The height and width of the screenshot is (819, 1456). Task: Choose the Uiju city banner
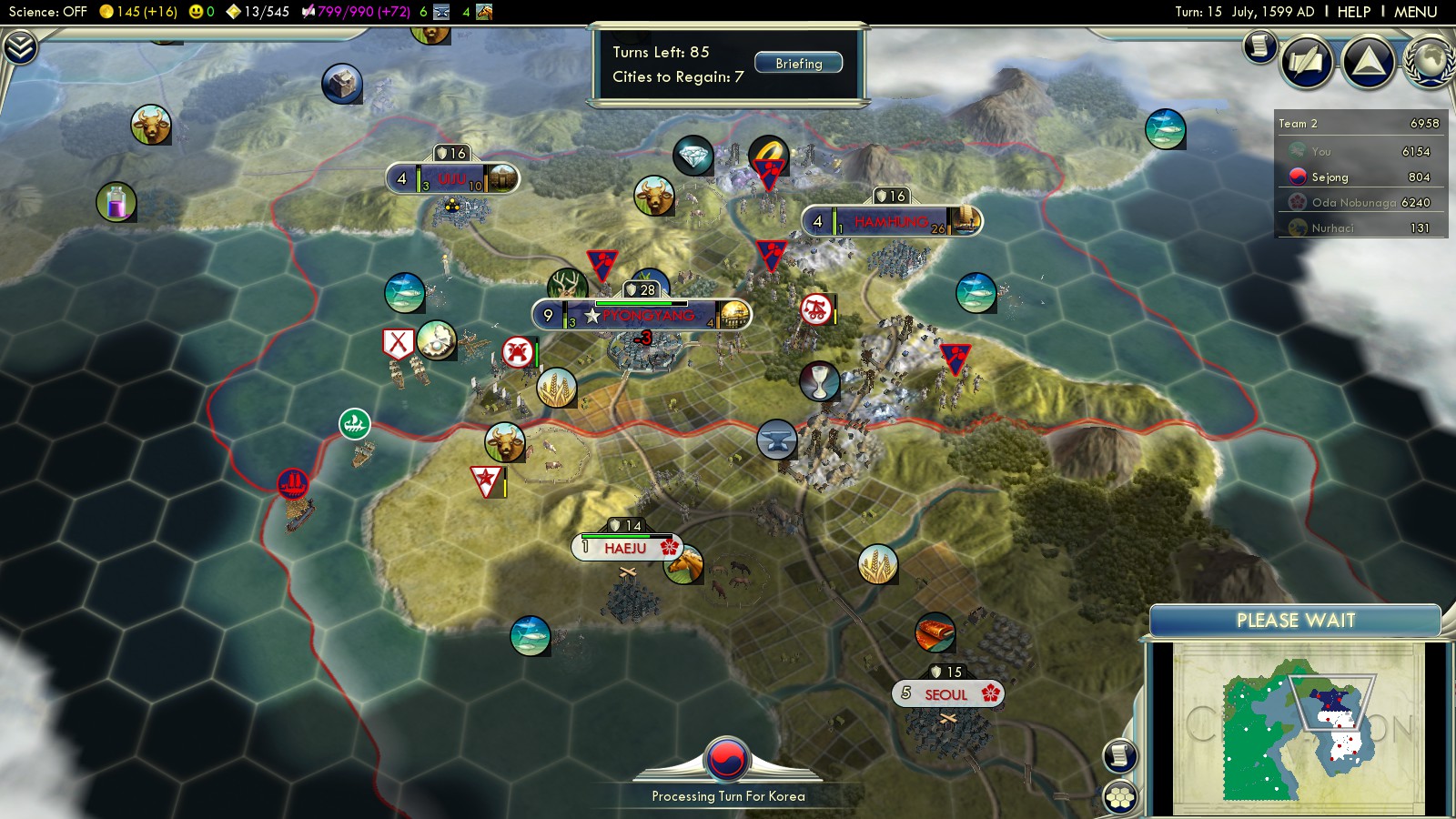click(452, 179)
